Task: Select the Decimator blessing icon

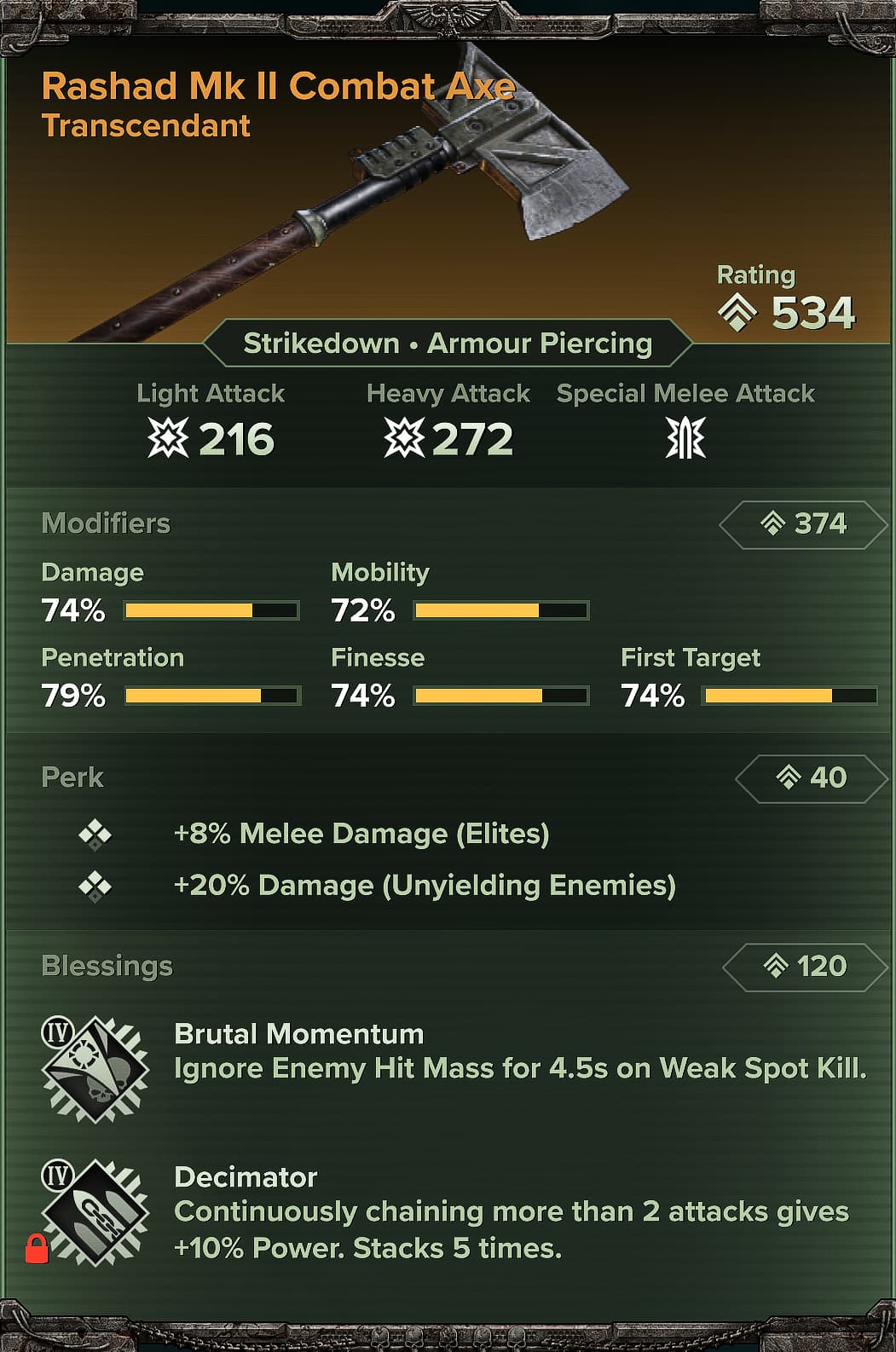Action: click(x=95, y=1212)
